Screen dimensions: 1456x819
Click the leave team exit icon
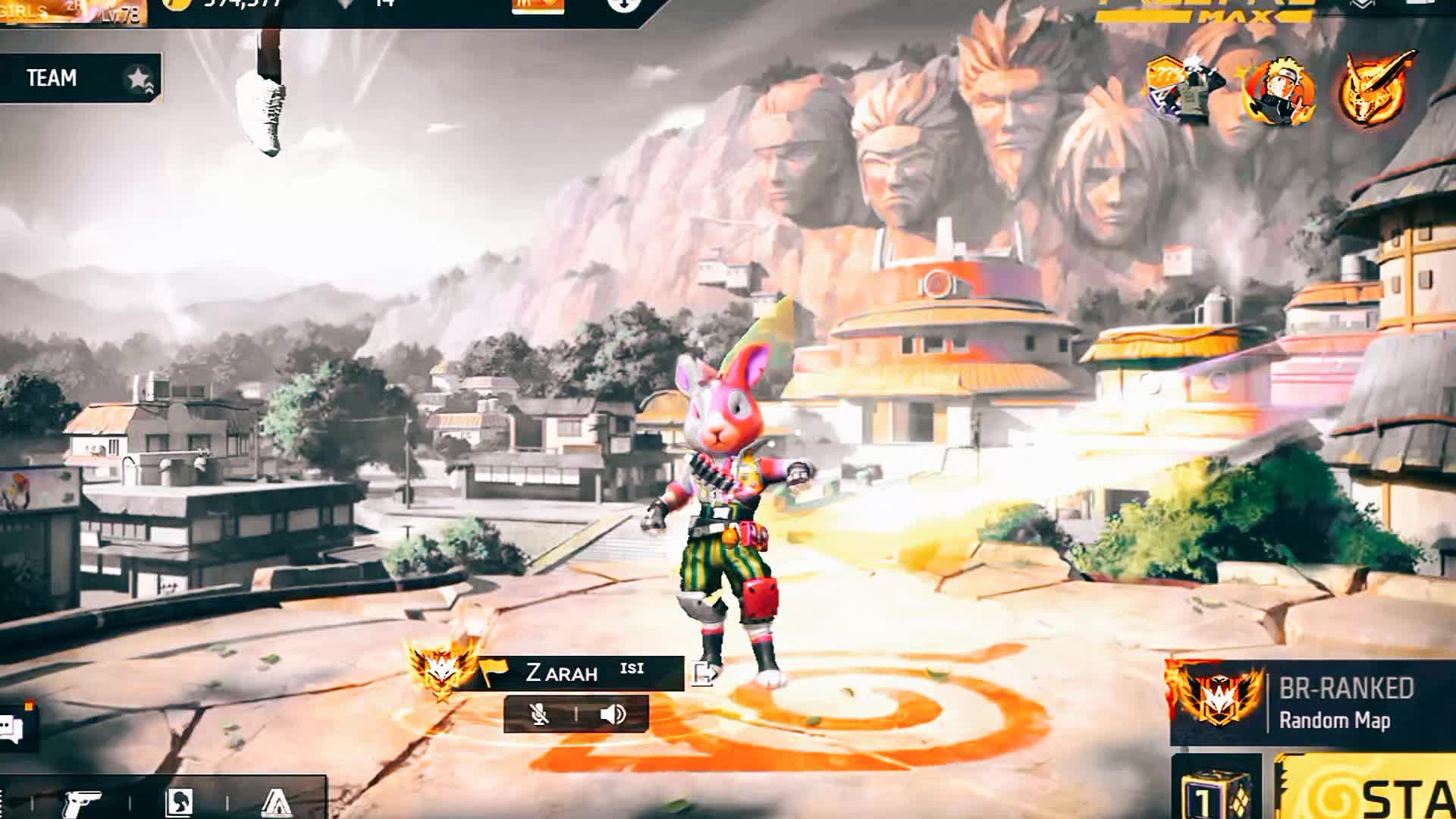coord(704,673)
